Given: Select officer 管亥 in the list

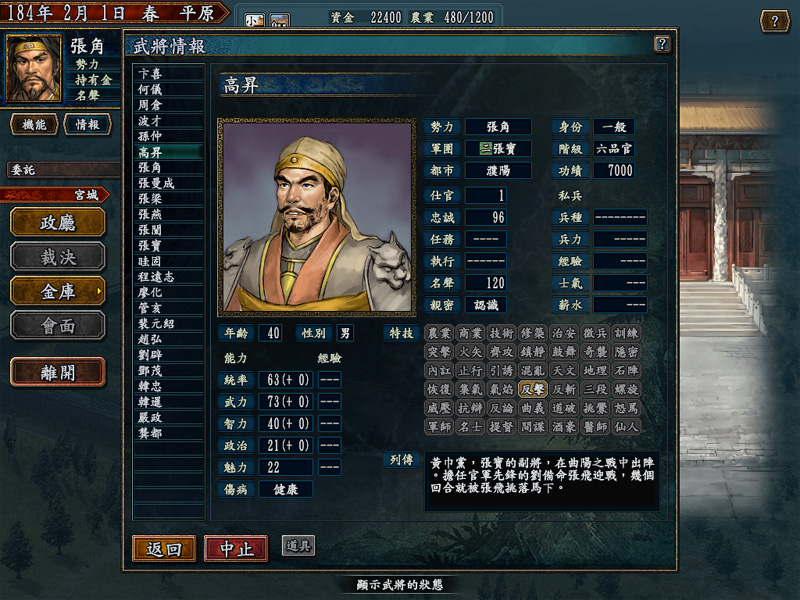Looking at the screenshot, I should click(x=151, y=309).
